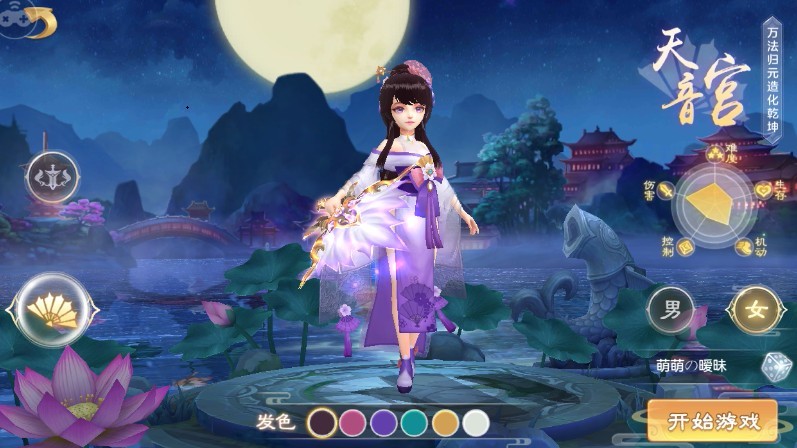Image resolution: width=797 pixels, height=448 pixels.
Task: Choose the golden fan class icon
Action: 46,311
